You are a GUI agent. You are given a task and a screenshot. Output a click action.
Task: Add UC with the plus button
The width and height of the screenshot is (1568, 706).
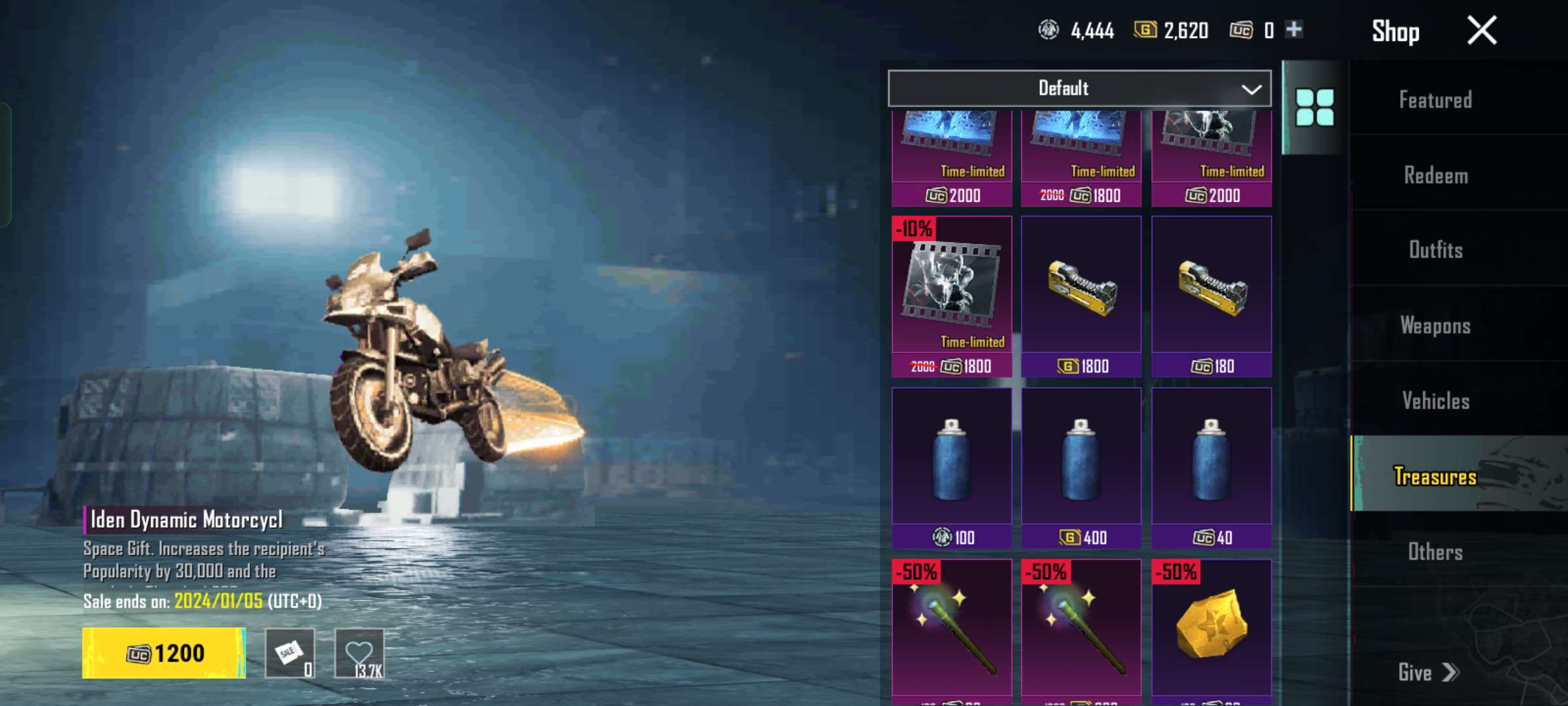tap(1294, 29)
